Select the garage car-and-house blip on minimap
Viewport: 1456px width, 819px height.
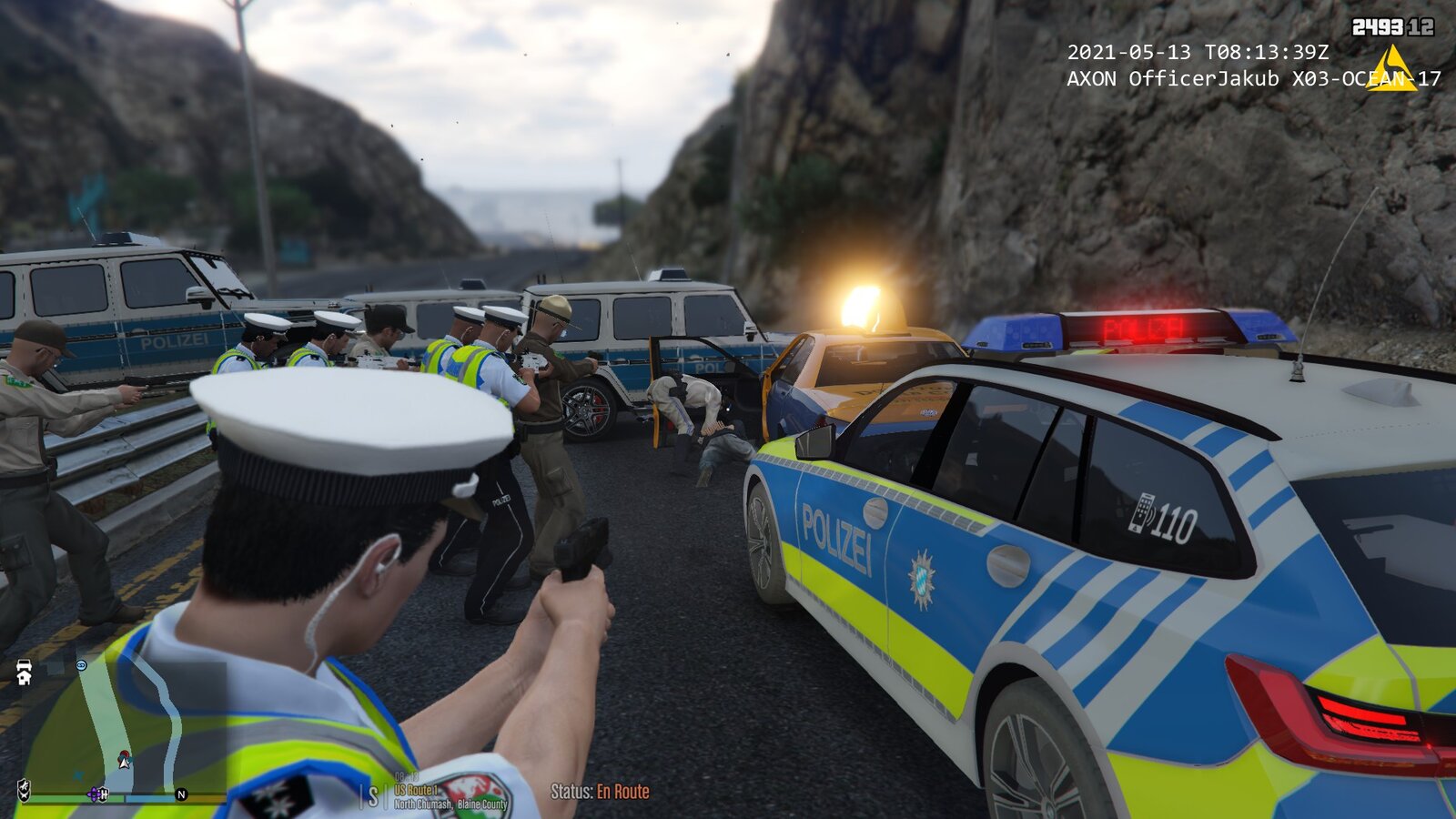point(25,673)
